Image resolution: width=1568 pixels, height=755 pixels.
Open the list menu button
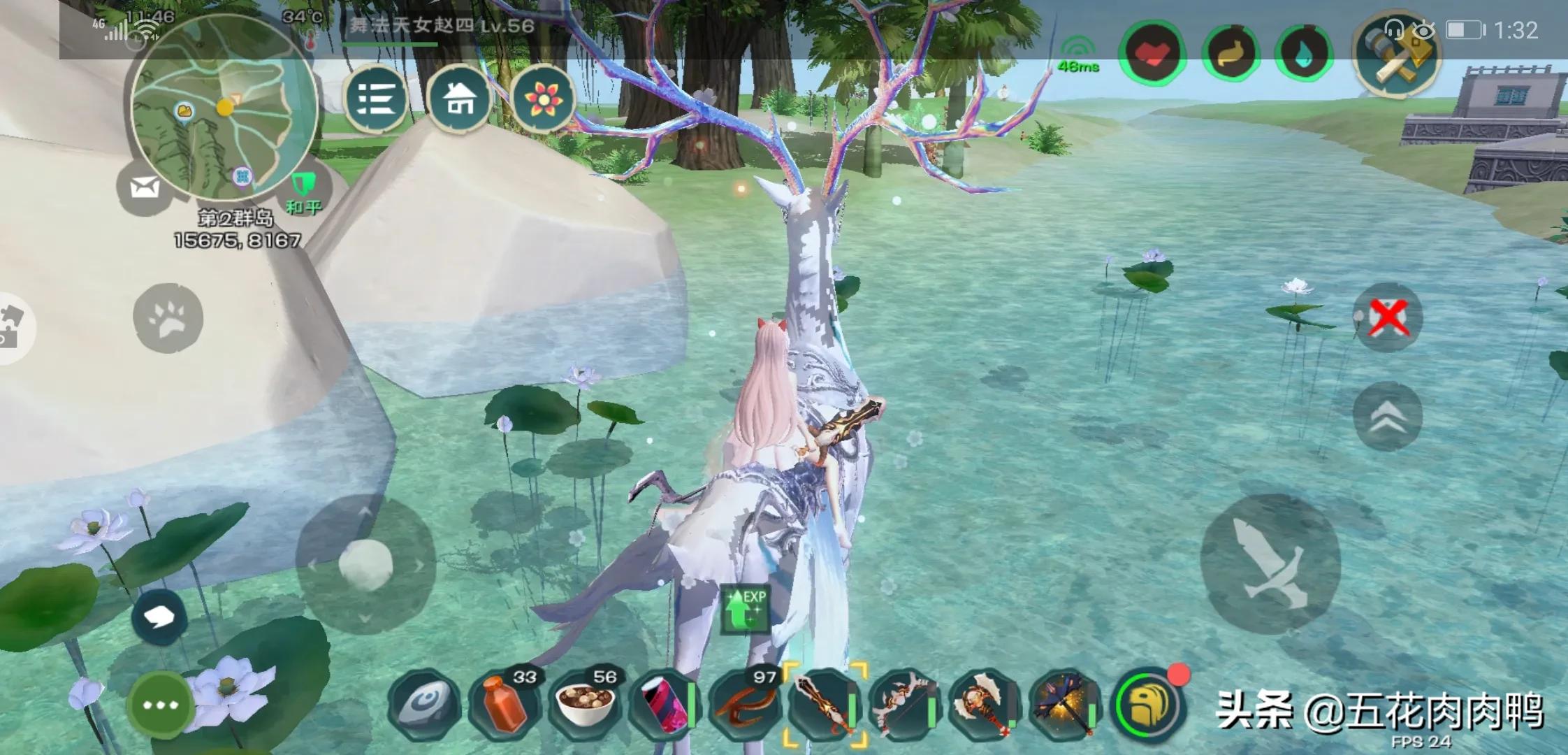point(376,99)
